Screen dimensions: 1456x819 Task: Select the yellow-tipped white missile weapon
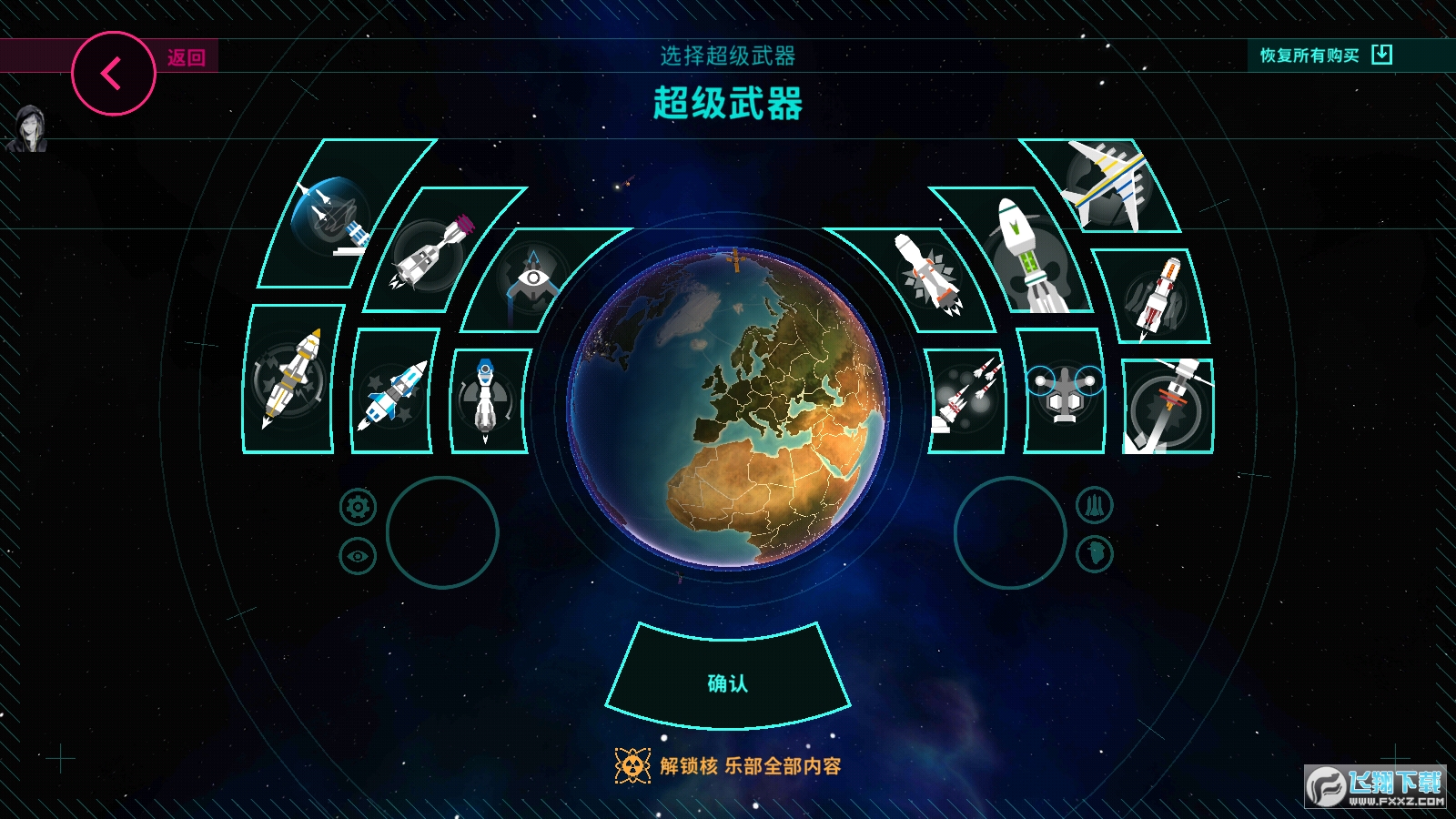tap(291, 378)
